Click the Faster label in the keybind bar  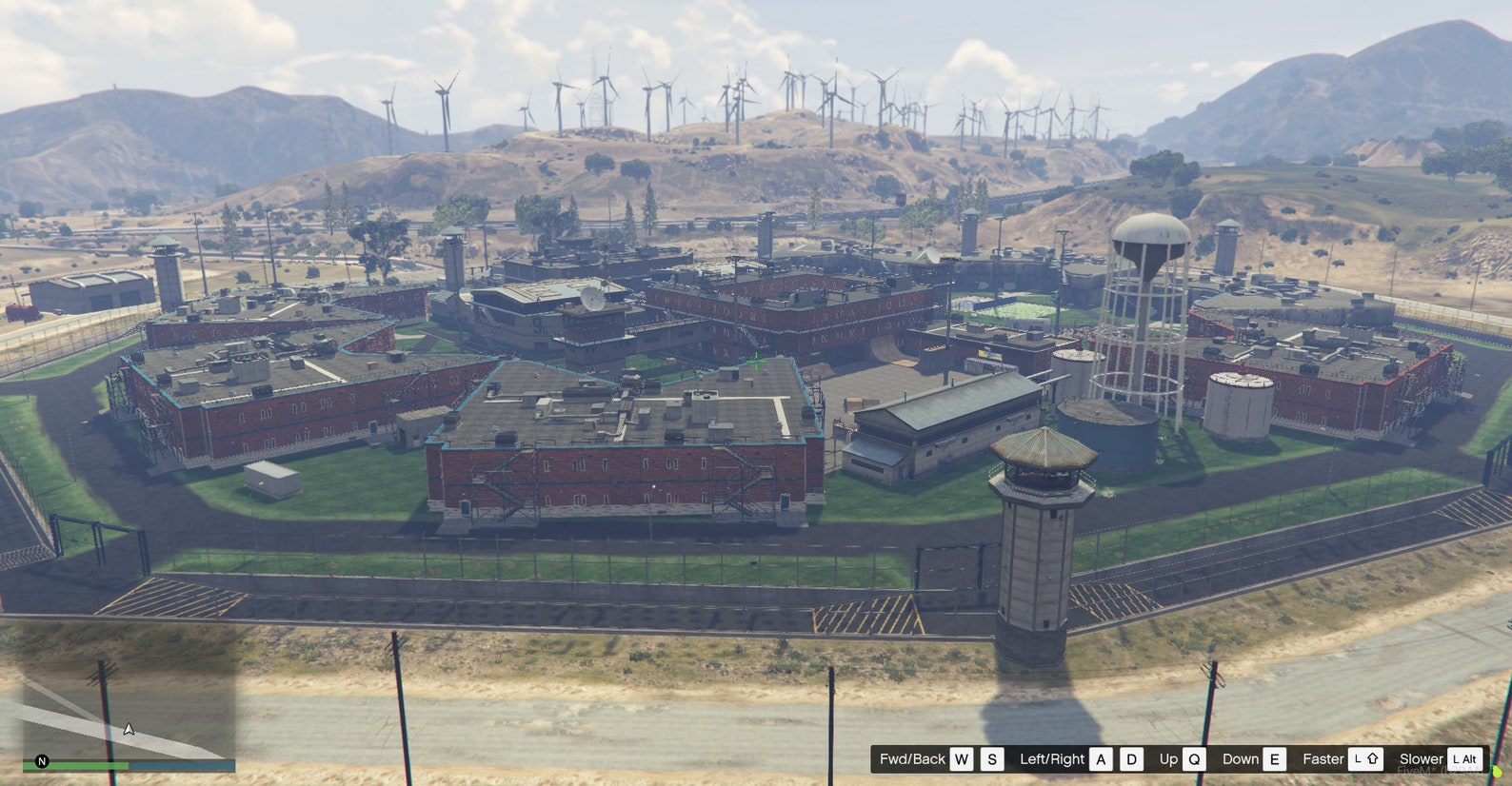[1324, 759]
